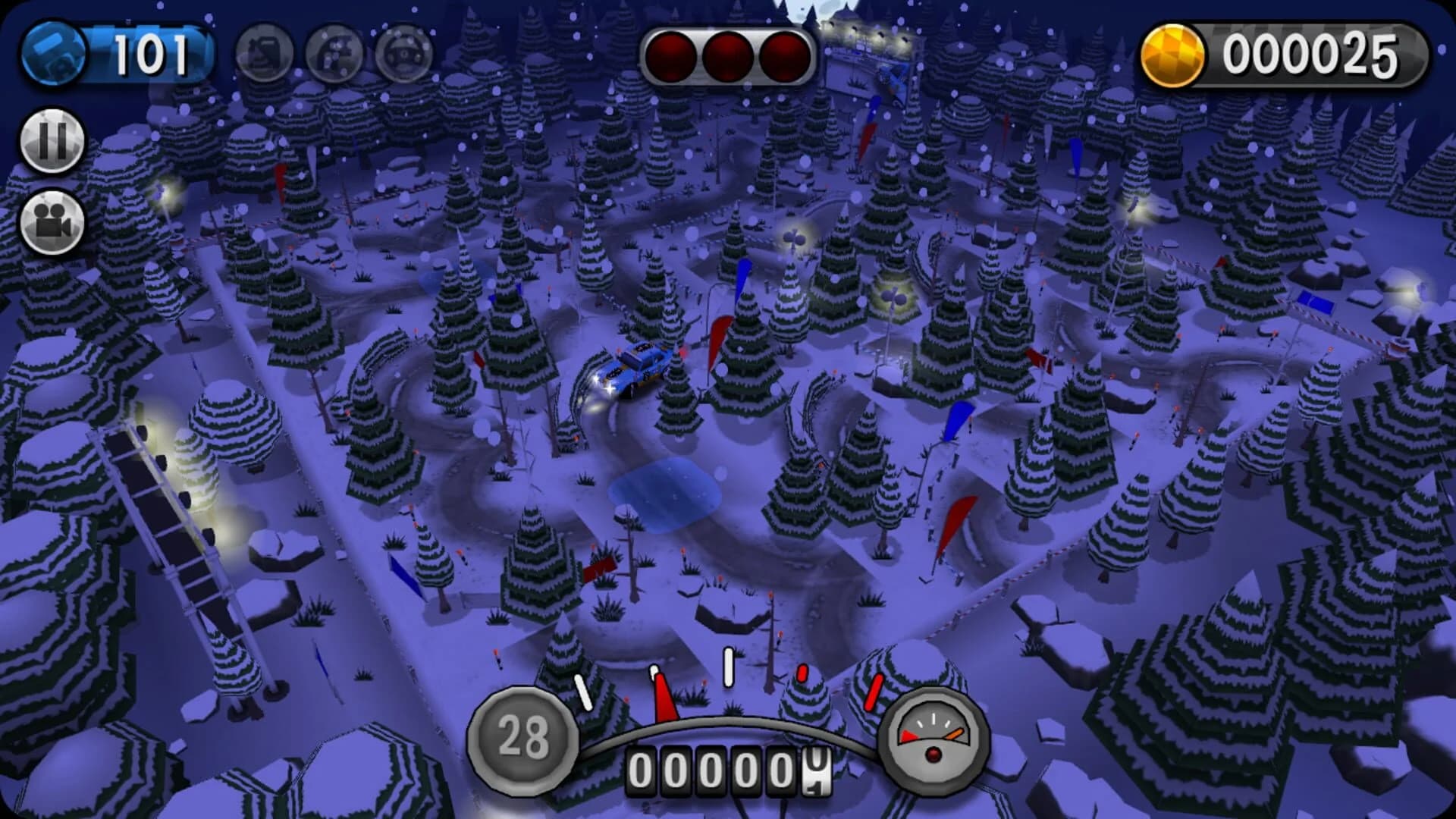This screenshot has width=1456, height=819.
Task: Click the blue checkpoint flag near the right edge
Action: click(1316, 303)
